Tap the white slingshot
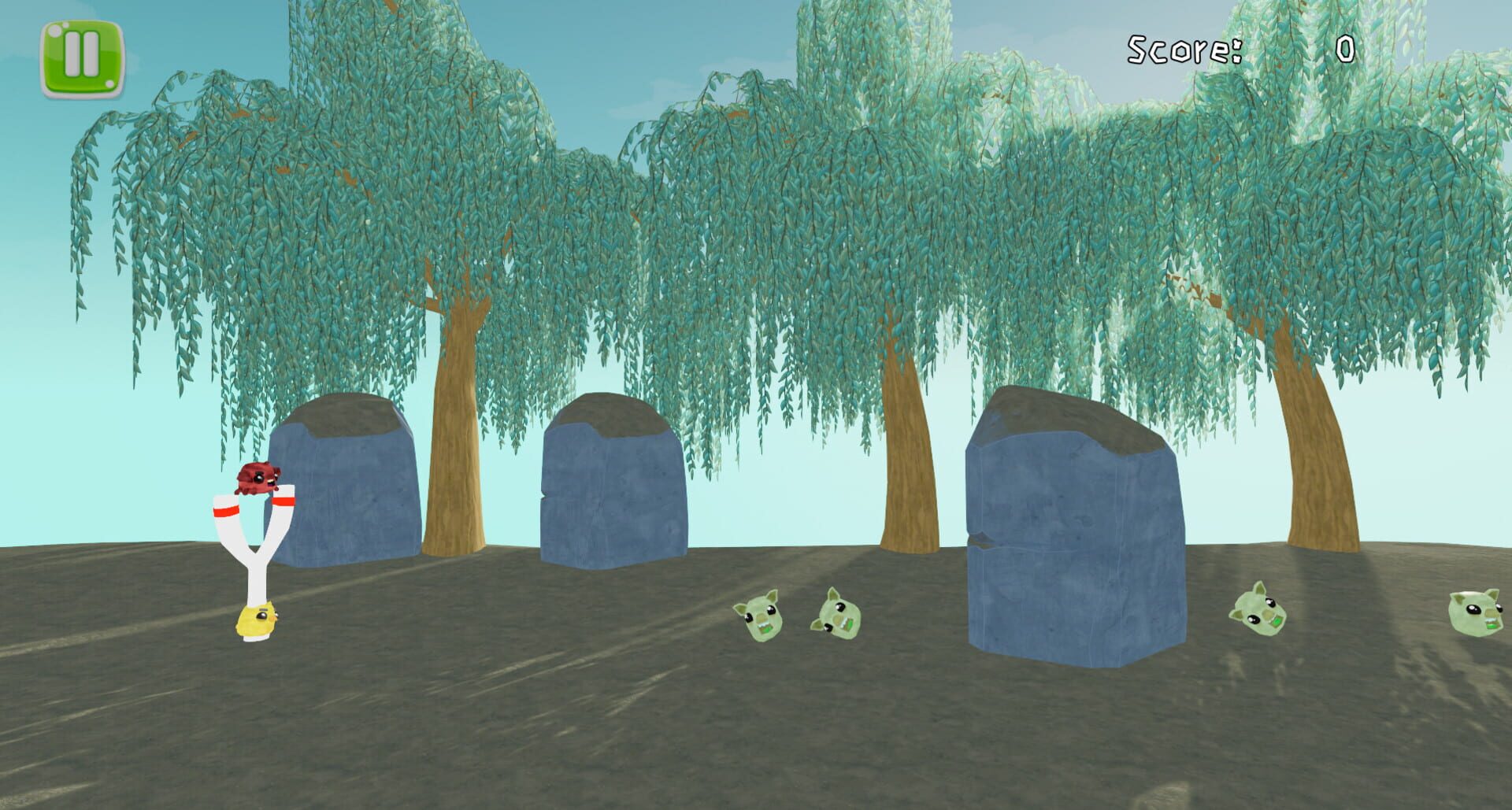Viewport: 1512px width, 810px height. (x=254, y=559)
